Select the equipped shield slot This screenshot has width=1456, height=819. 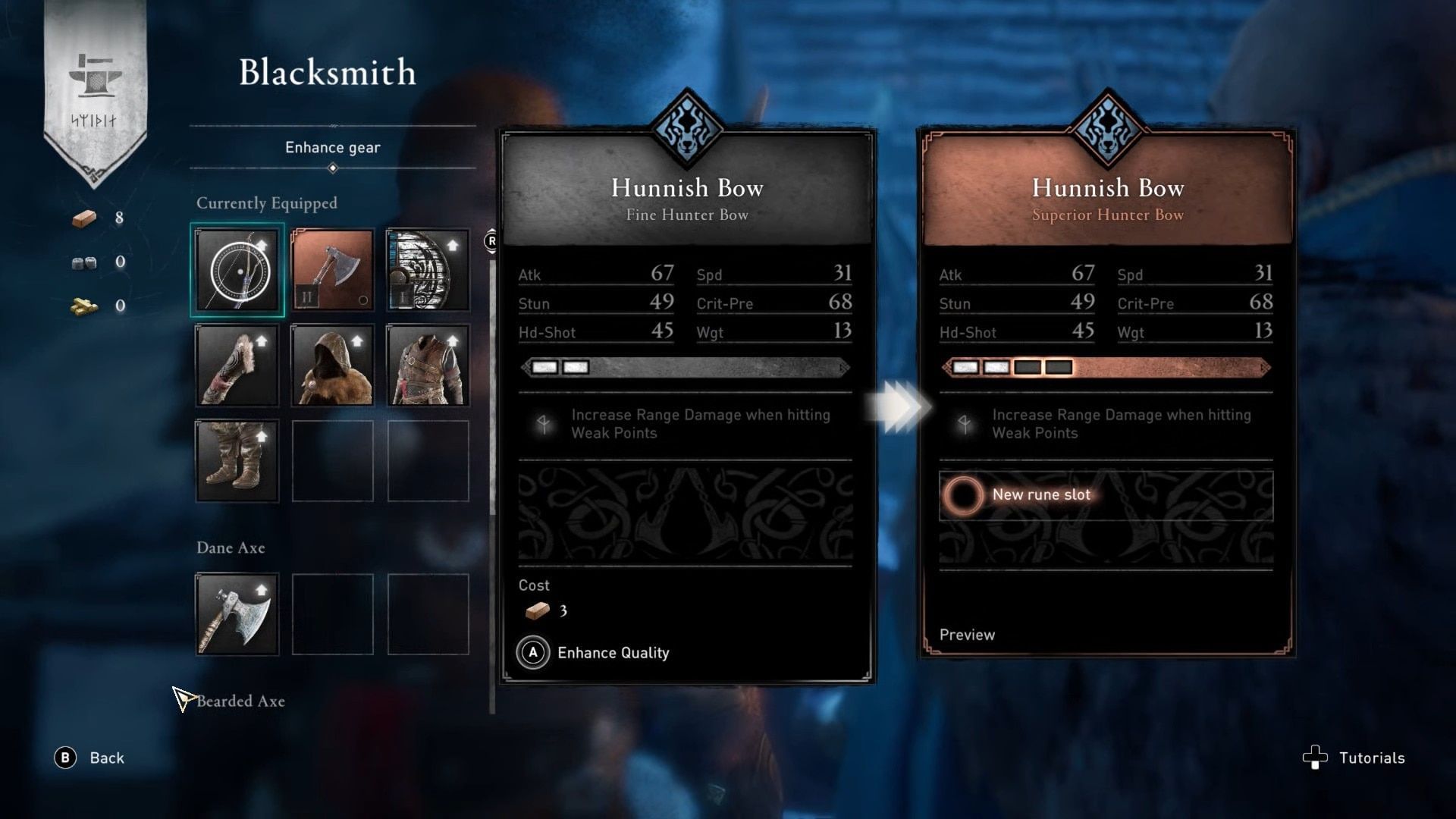point(428,271)
